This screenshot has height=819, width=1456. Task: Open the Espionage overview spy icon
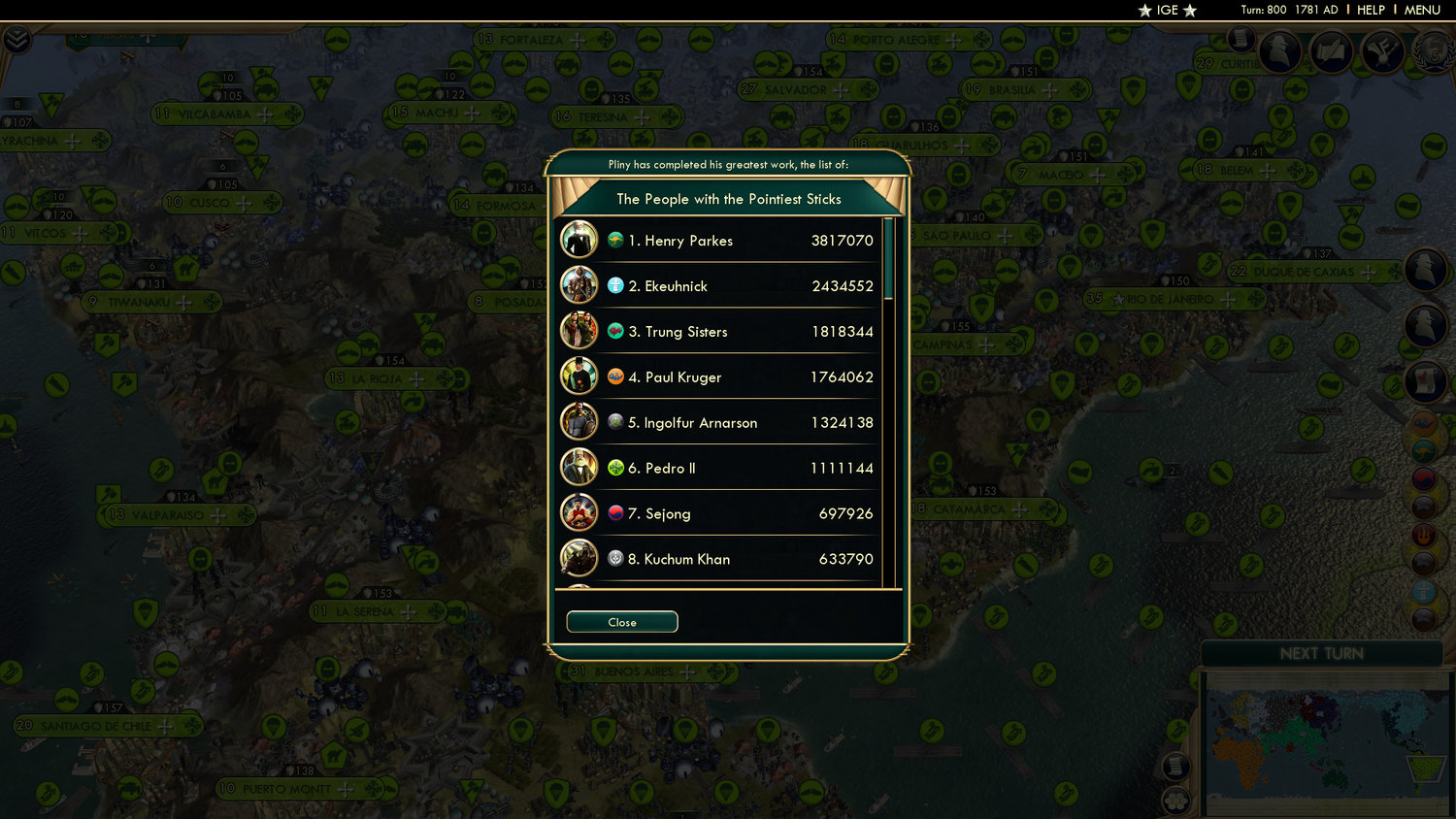pos(1278,51)
